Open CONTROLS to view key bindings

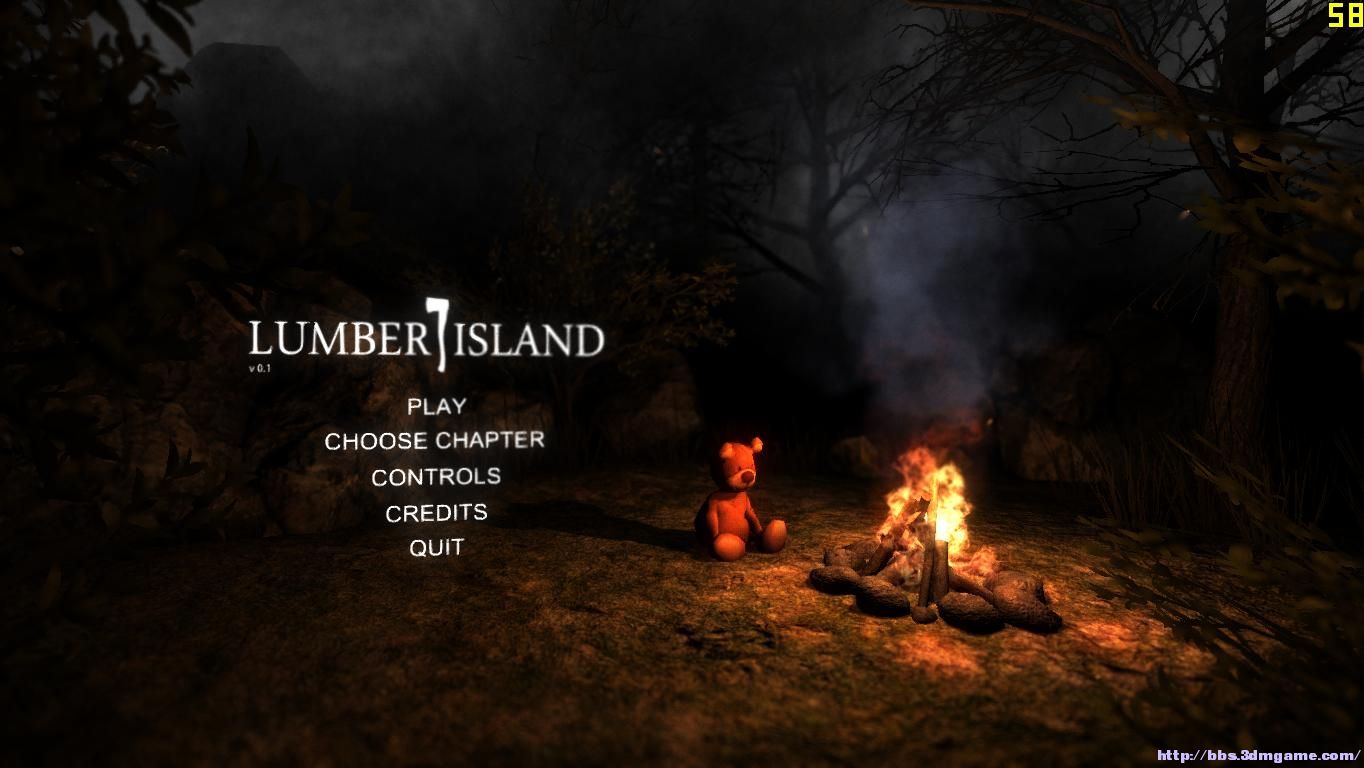(x=435, y=477)
